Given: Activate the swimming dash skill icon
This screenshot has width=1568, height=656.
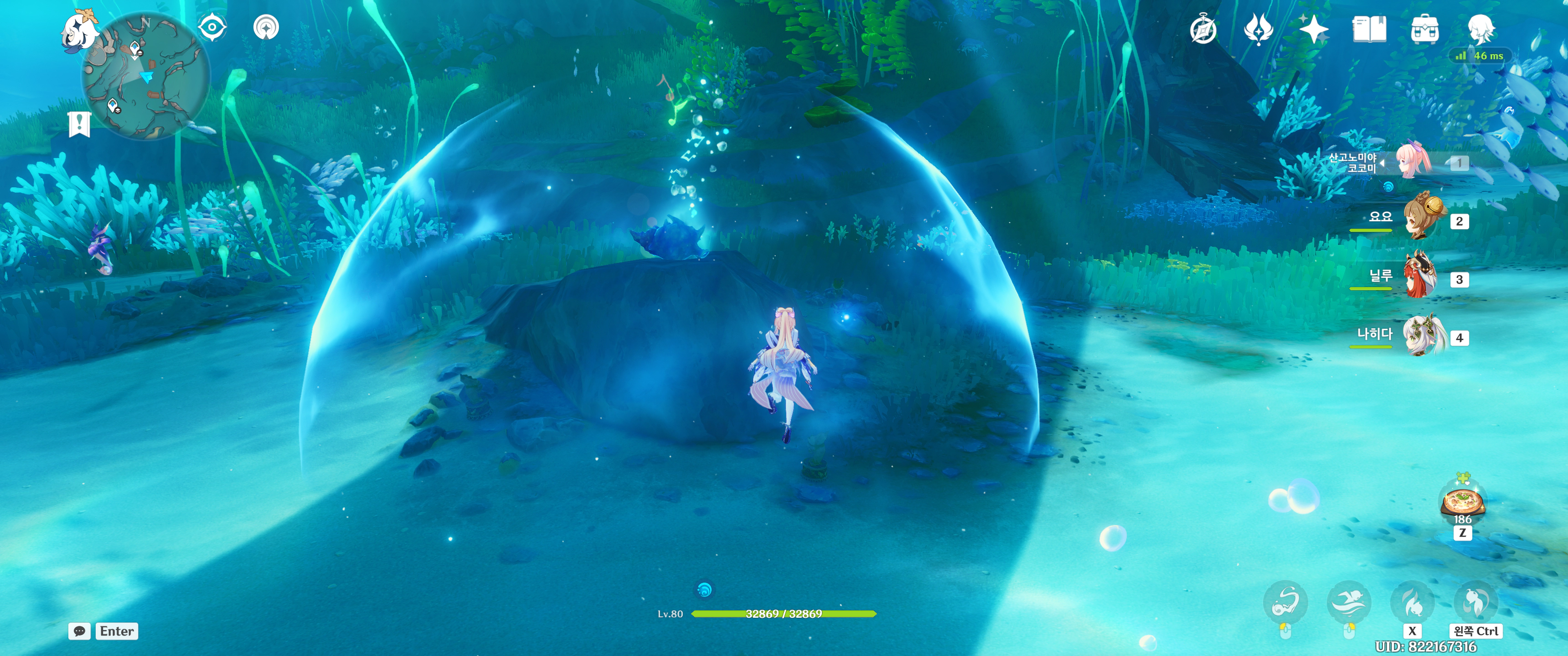Looking at the screenshot, I should pyautogui.click(x=1348, y=602).
